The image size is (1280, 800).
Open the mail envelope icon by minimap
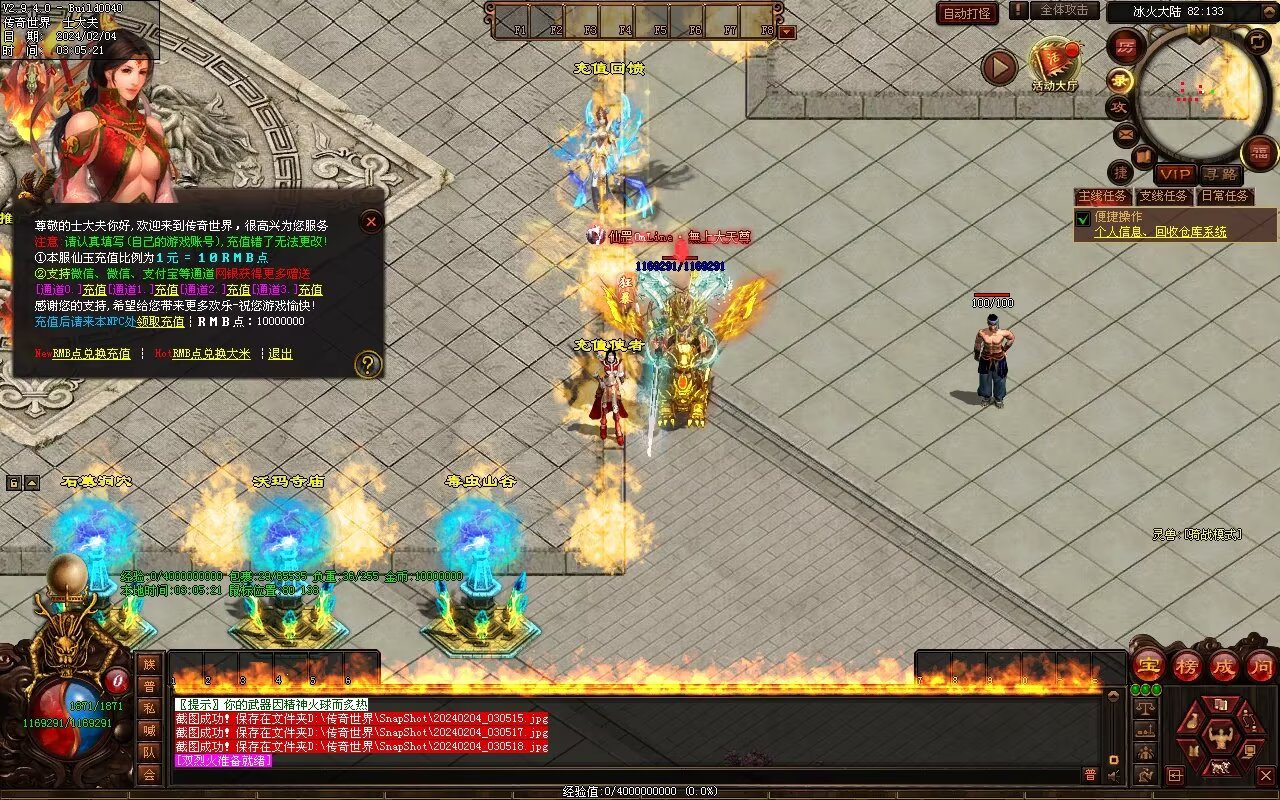(1125, 133)
